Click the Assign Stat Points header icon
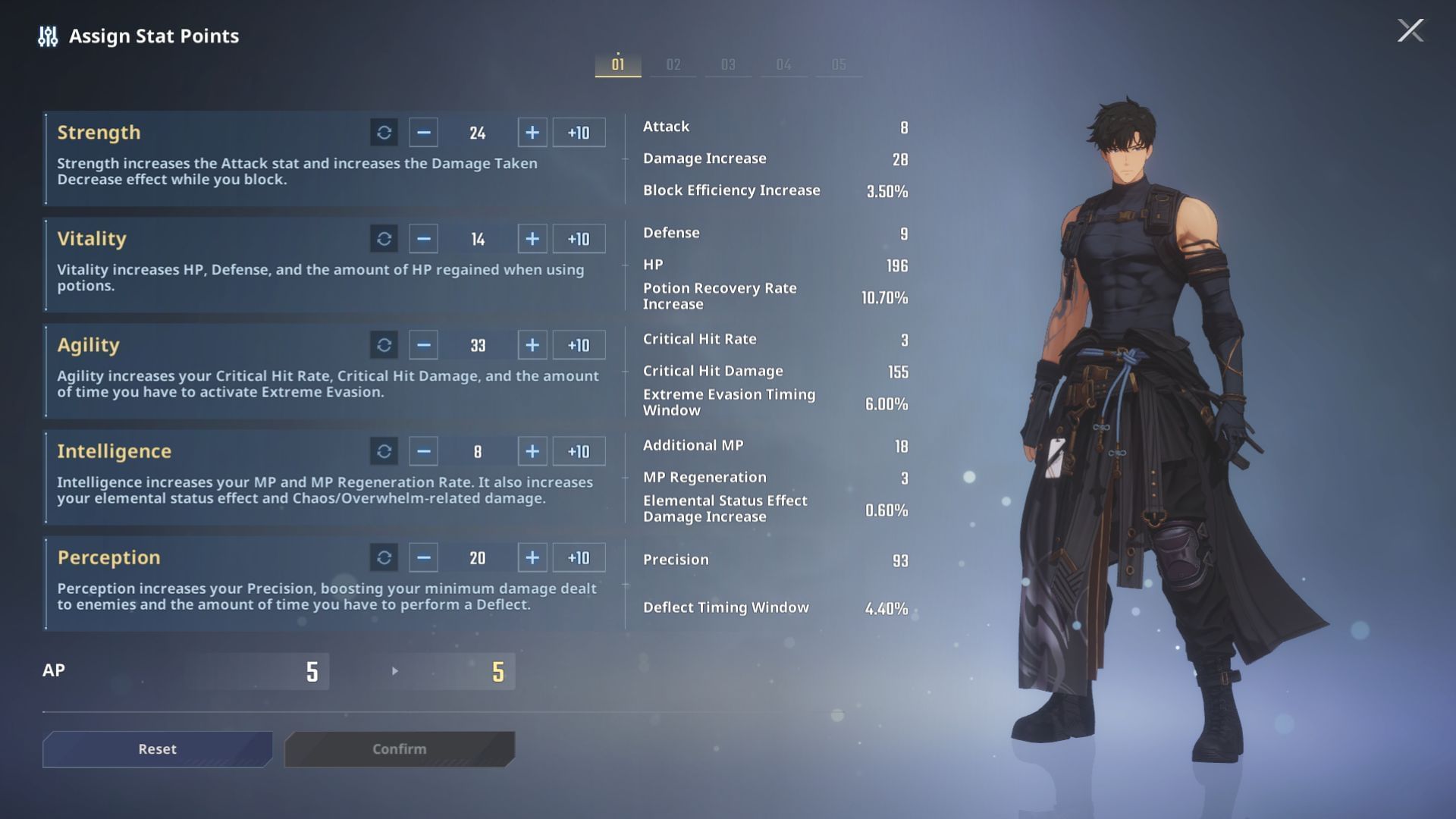The height and width of the screenshot is (819, 1456). 47,36
